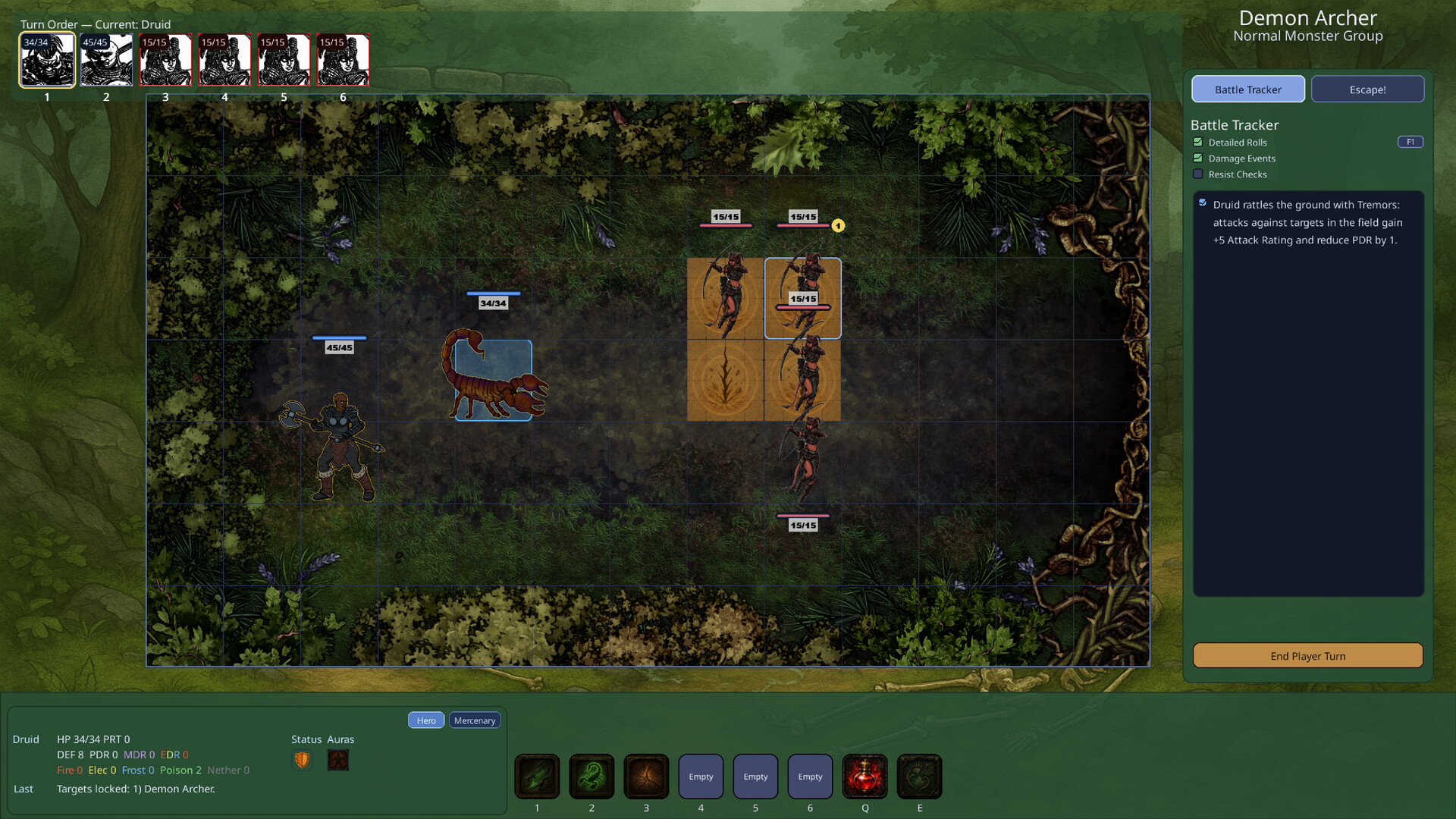The width and height of the screenshot is (1456, 819).
Task: Open empty hotbar slot 5
Action: [x=755, y=776]
